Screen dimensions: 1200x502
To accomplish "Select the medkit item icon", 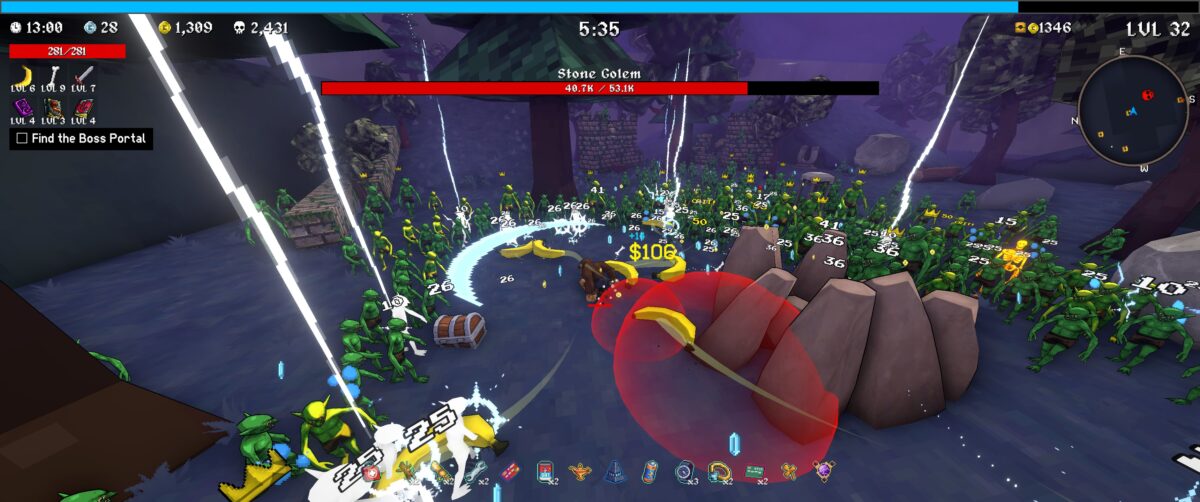I will coord(372,470).
